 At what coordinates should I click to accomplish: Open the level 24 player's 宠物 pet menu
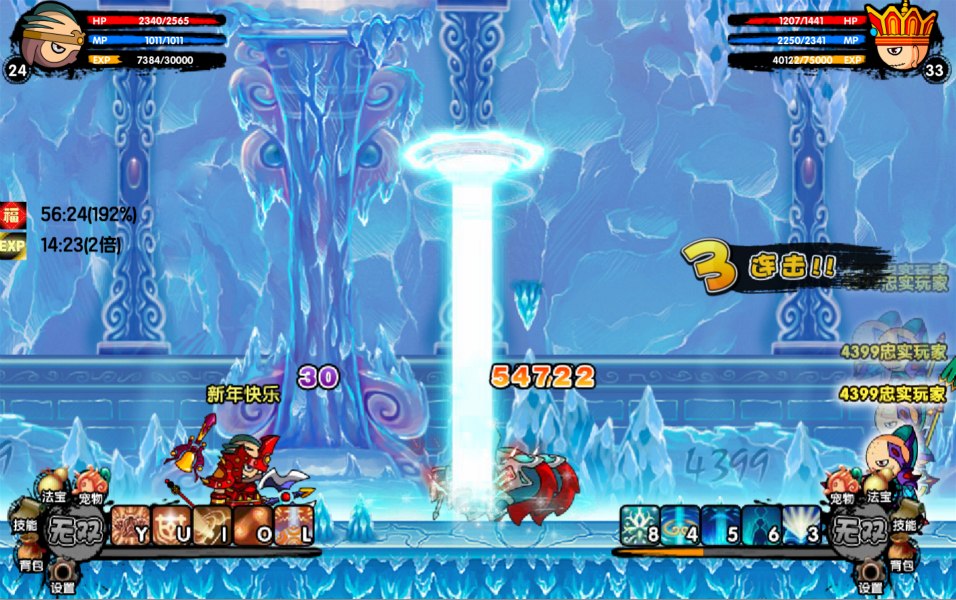[x=90, y=488]
